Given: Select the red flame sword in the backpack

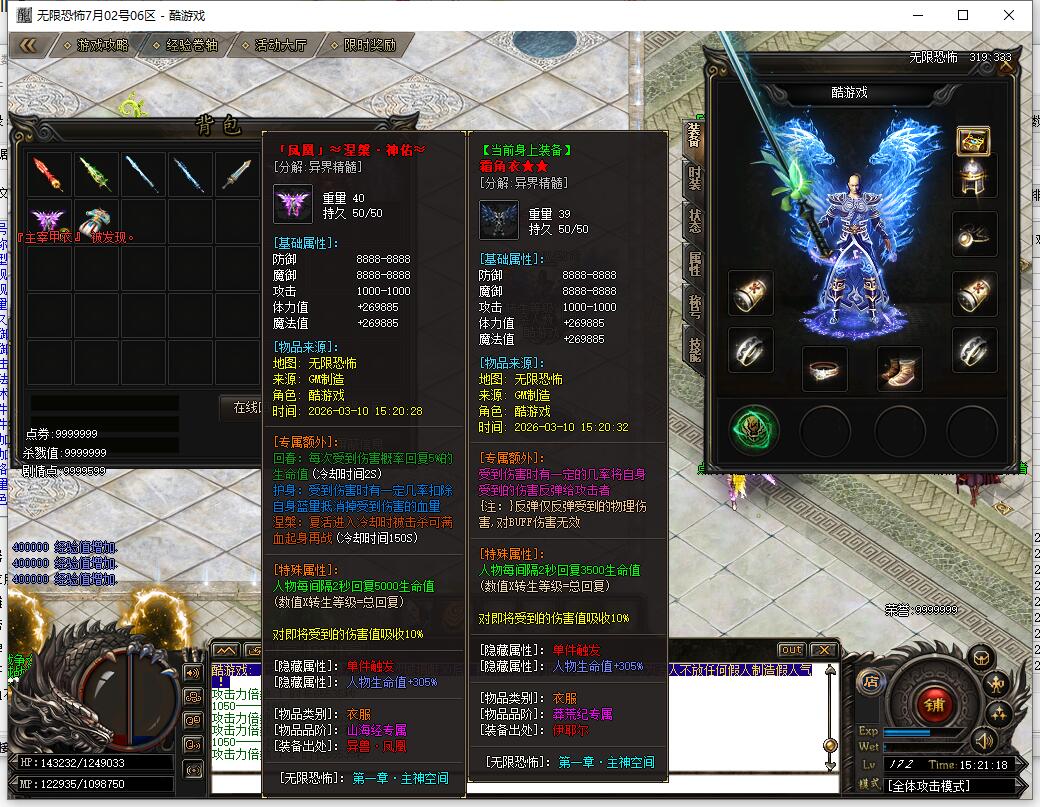Looking at the screenshot, I should (x=50, y=174).
